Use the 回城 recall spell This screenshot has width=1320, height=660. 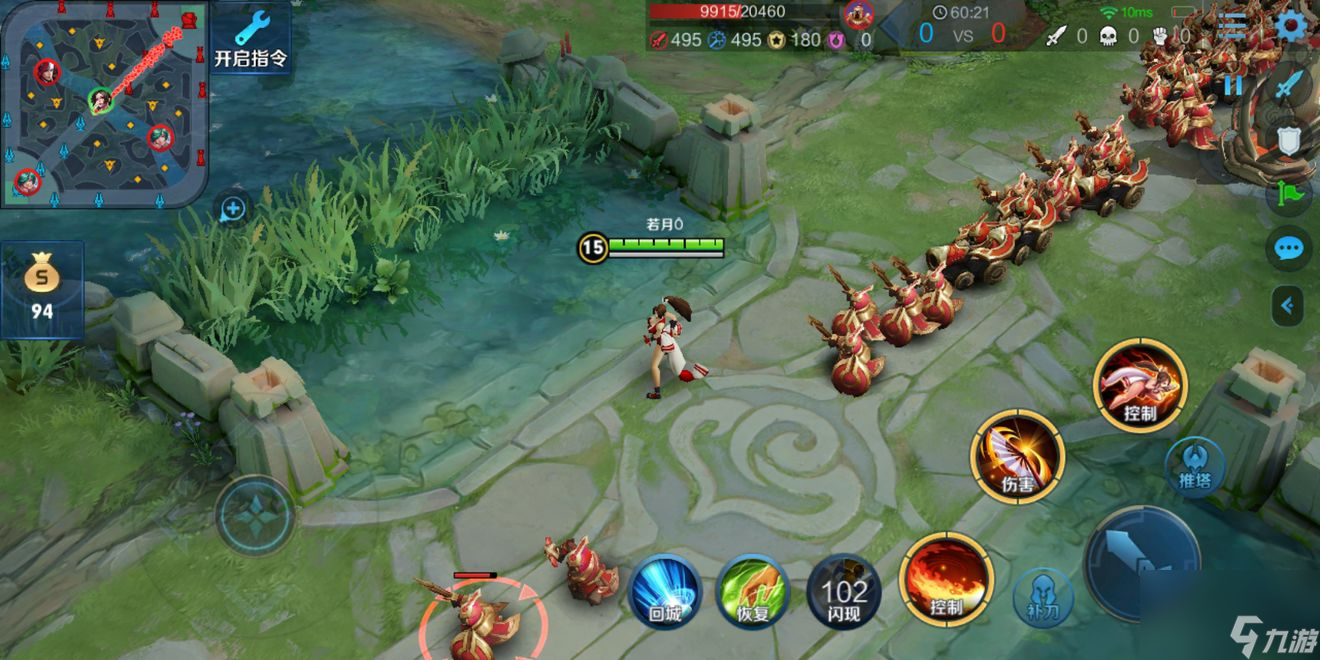(665, 591)
